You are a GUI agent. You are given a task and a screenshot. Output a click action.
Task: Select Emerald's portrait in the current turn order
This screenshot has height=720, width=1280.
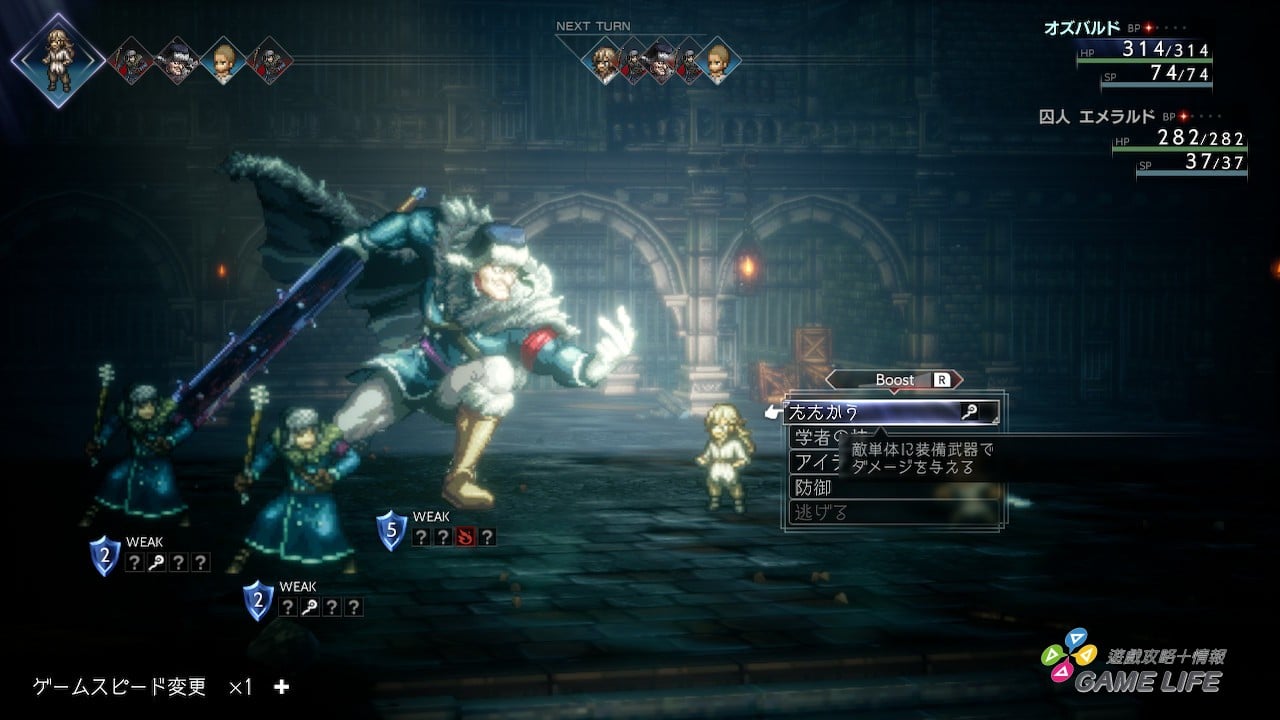tap(223, 60)
